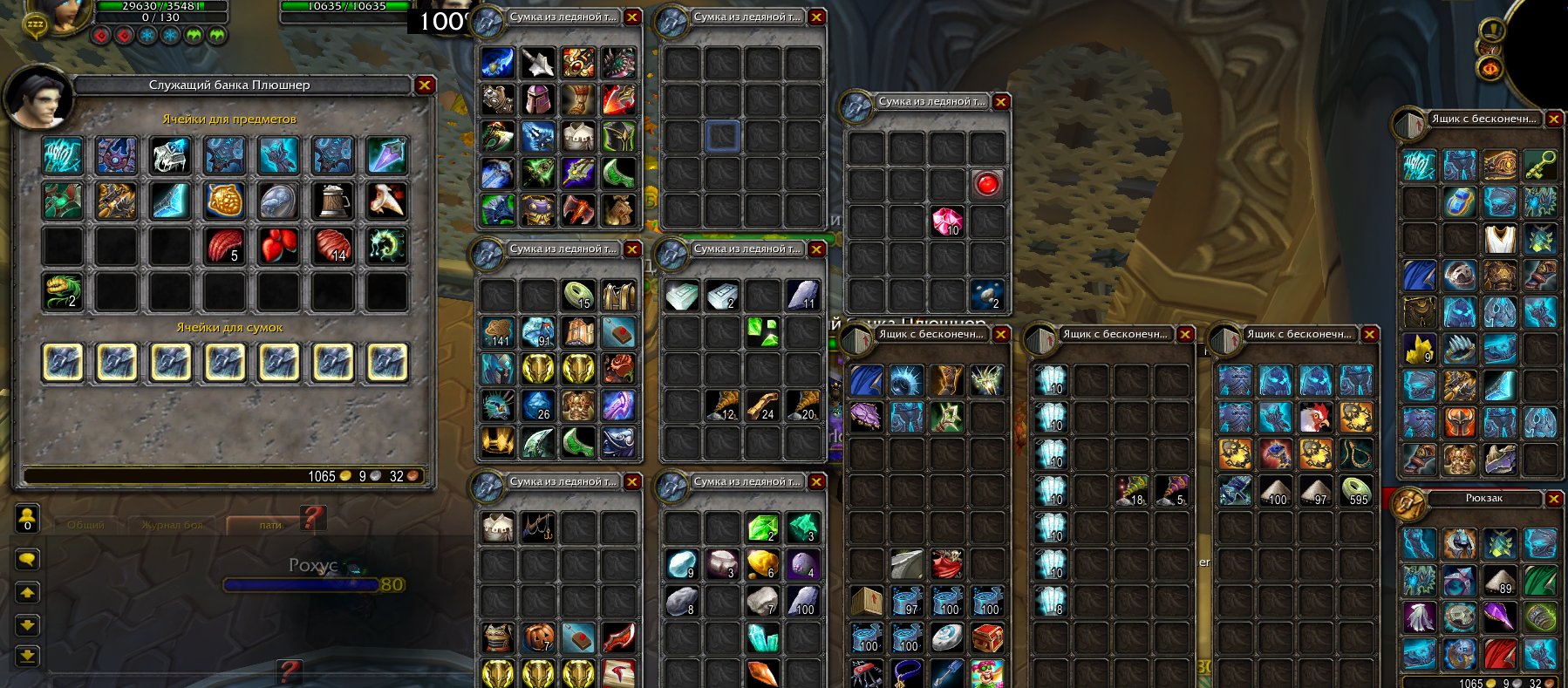The image size is (1568, 688).
Task: Select the red treasure chest item
Action: coord(987,637)
